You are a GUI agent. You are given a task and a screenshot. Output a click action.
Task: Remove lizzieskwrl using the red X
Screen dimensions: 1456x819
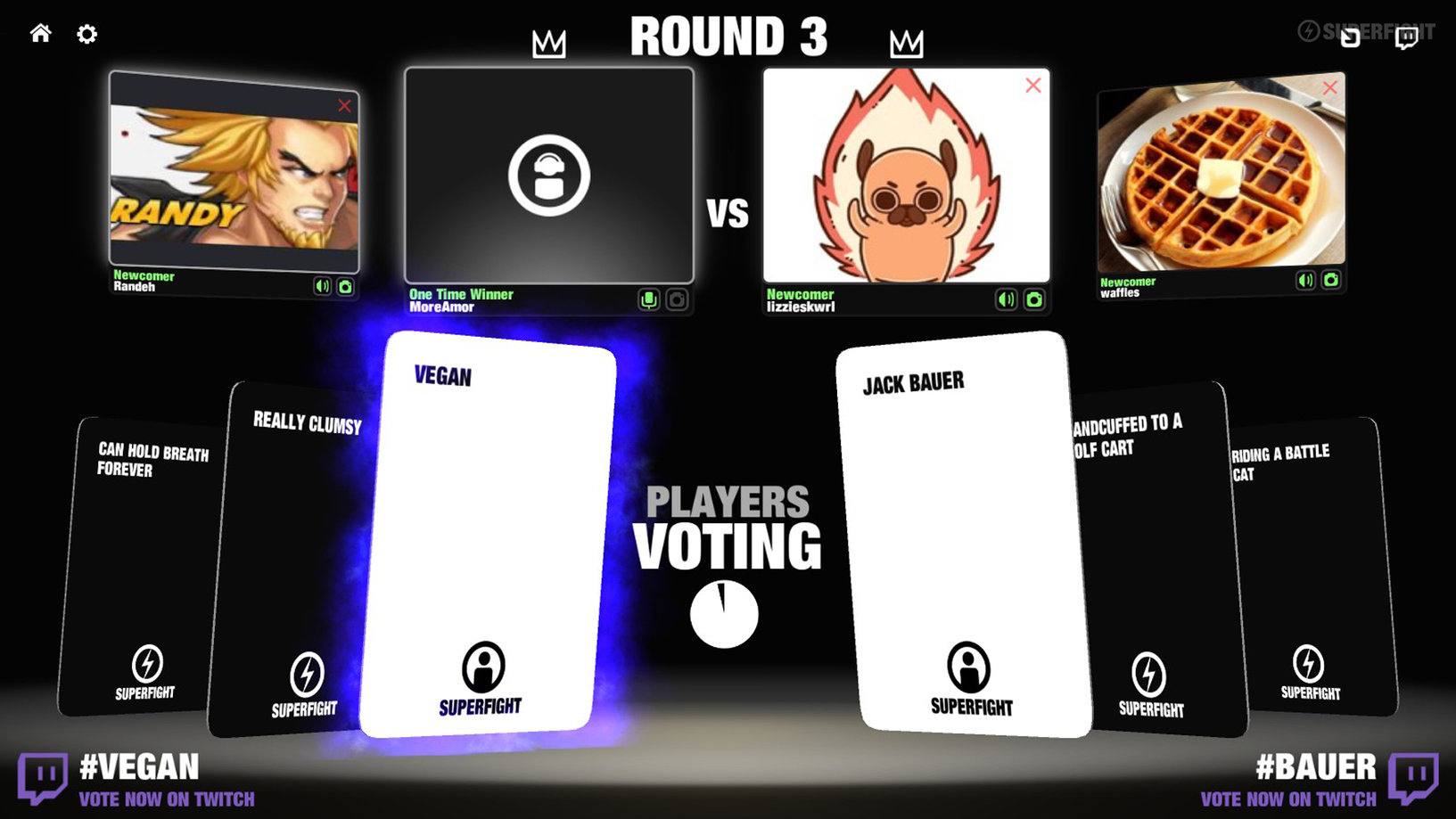coord(1033,86)
